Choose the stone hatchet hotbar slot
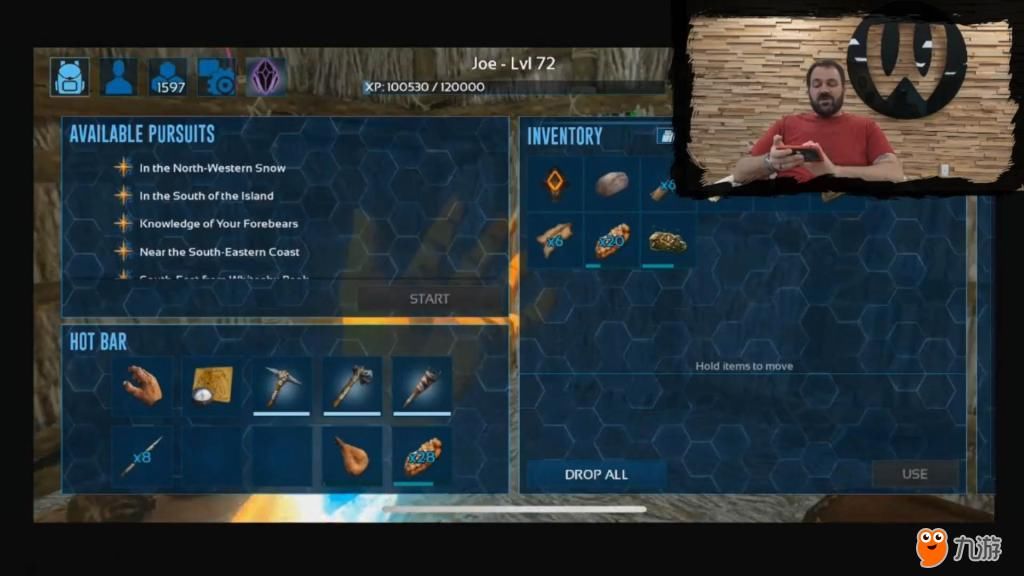This screenshot has width=1024, height=576. pos(351,385)
